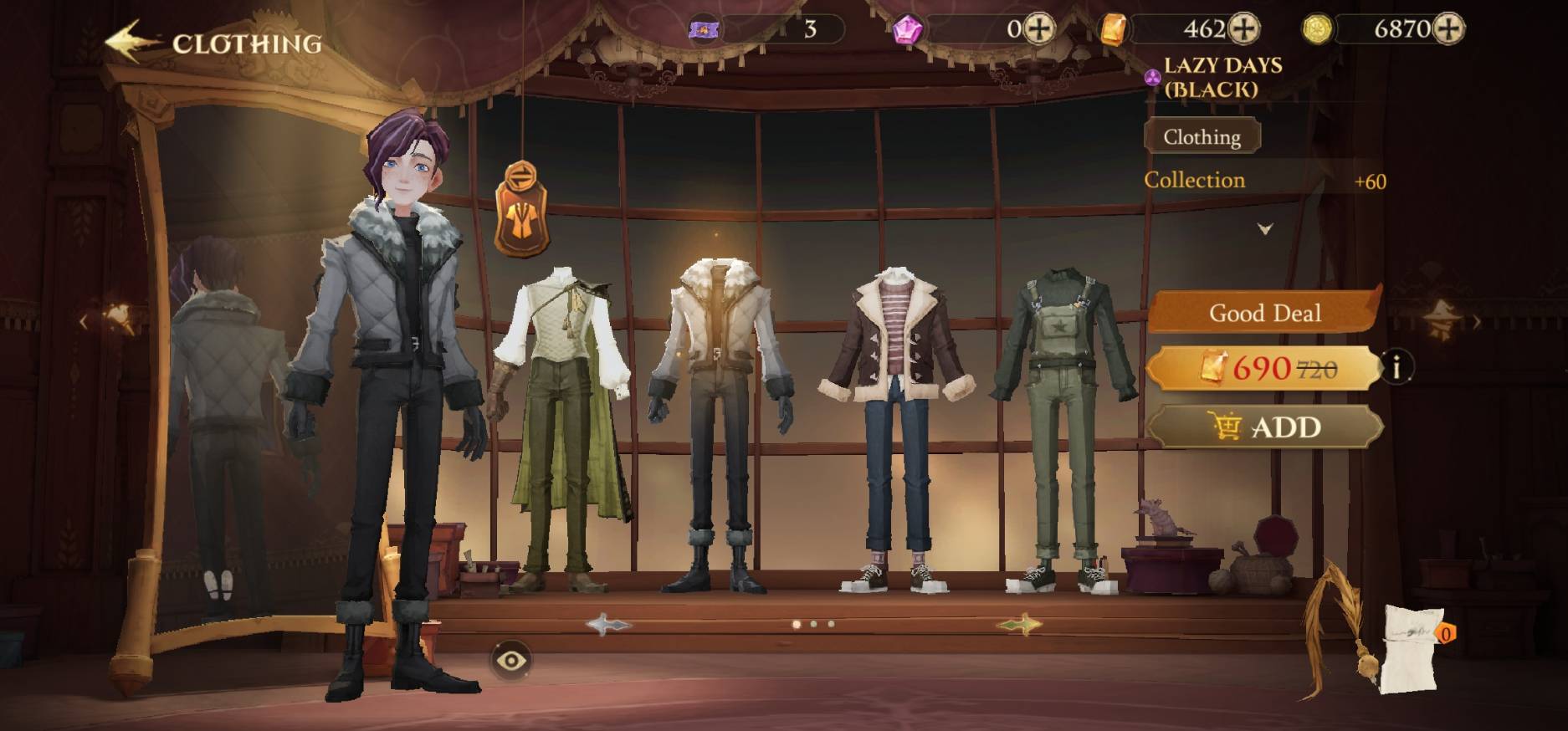Image resolution: width=1568 pixels, height=731 pixels.
Task: Add more gold coins with plus button
Action: [1449, 29]
